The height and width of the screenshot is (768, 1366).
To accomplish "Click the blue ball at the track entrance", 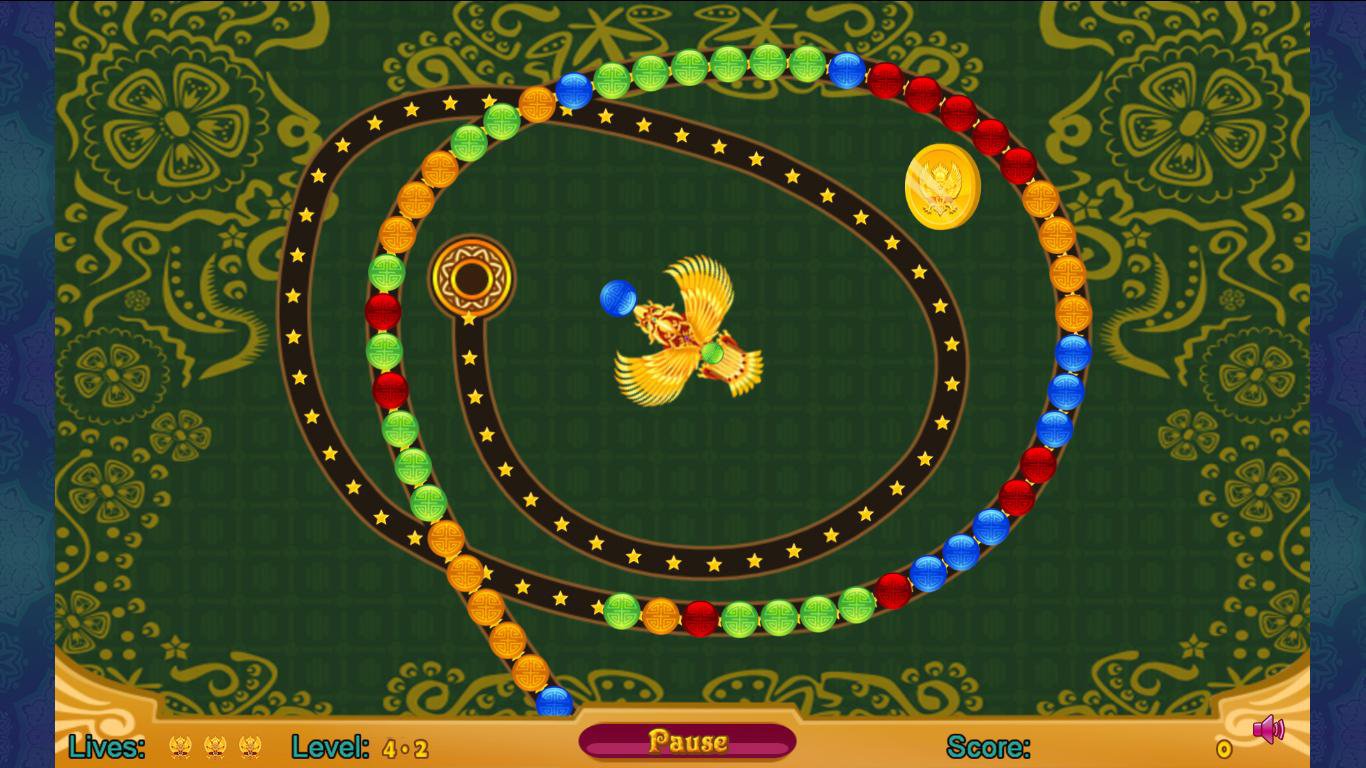I will click(x=556, y=700).
